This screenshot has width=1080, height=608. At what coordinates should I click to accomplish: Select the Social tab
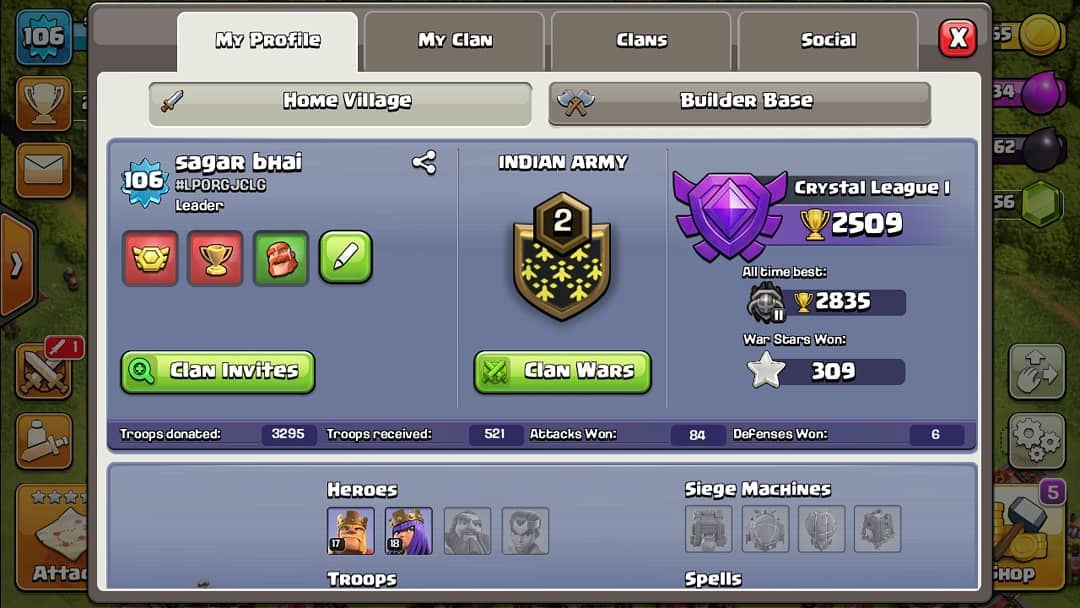click(828, 41)
